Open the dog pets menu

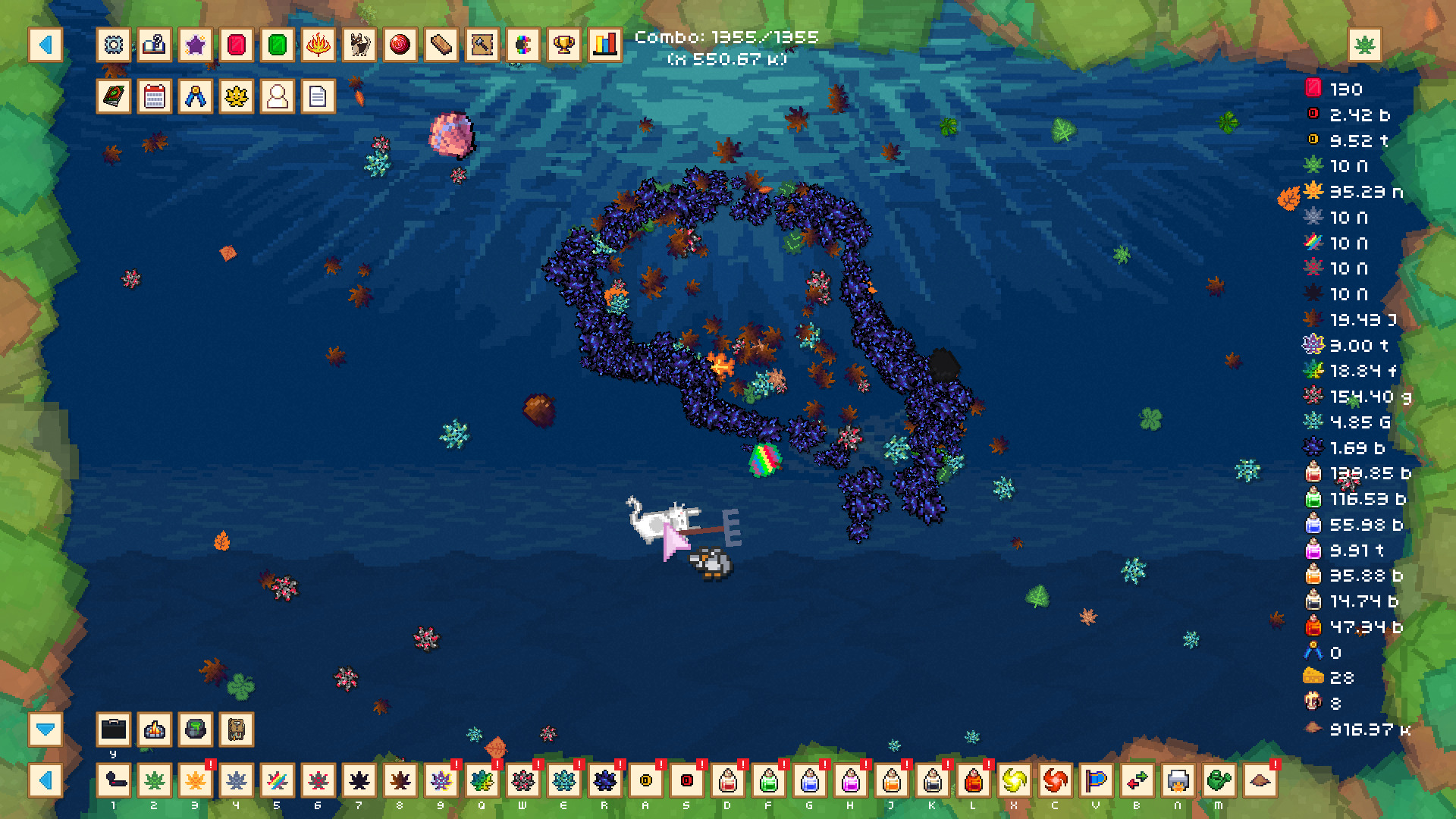click(359, 45)
